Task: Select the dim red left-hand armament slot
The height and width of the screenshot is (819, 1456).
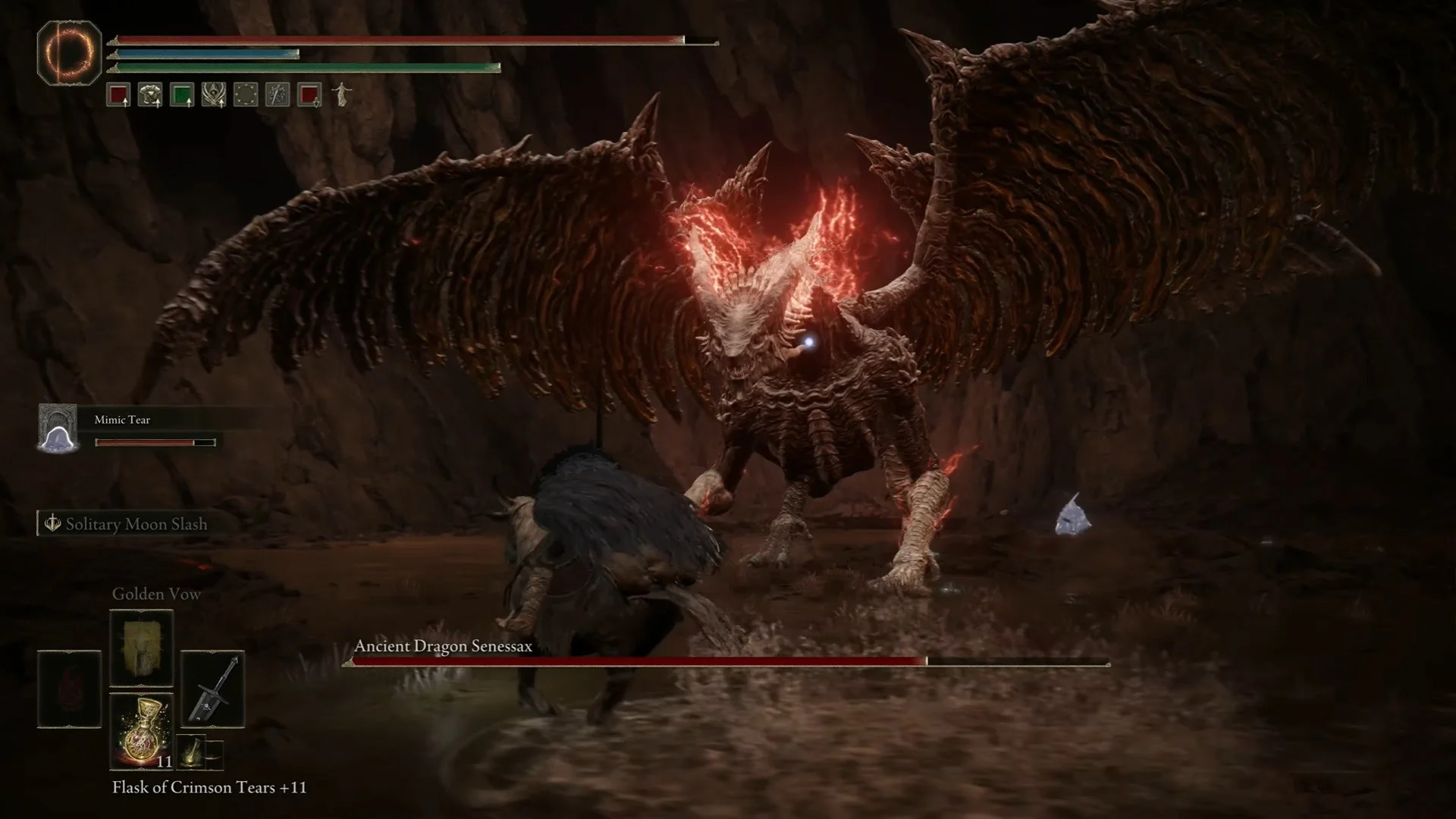Action: point(69,689)
